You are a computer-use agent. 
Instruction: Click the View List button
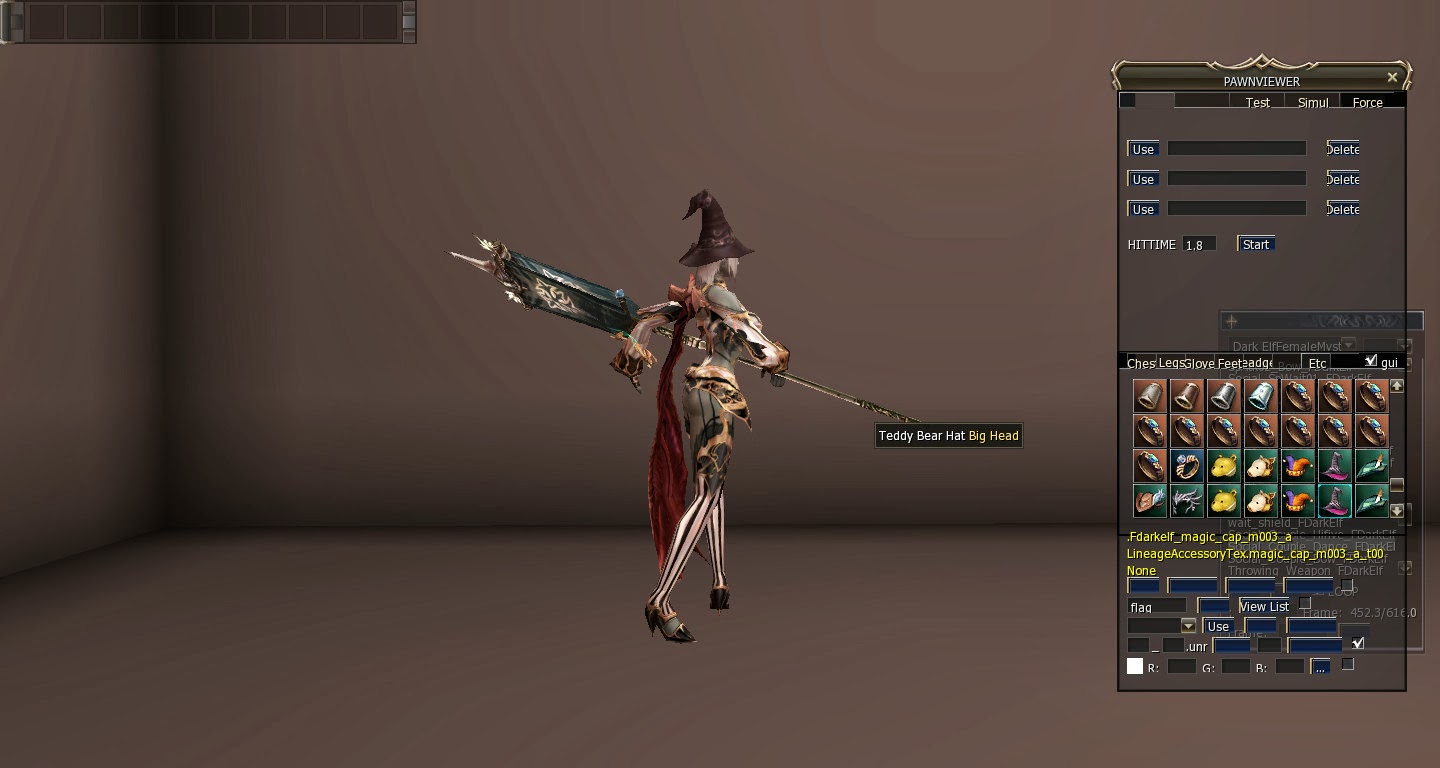coord(1264,606)
